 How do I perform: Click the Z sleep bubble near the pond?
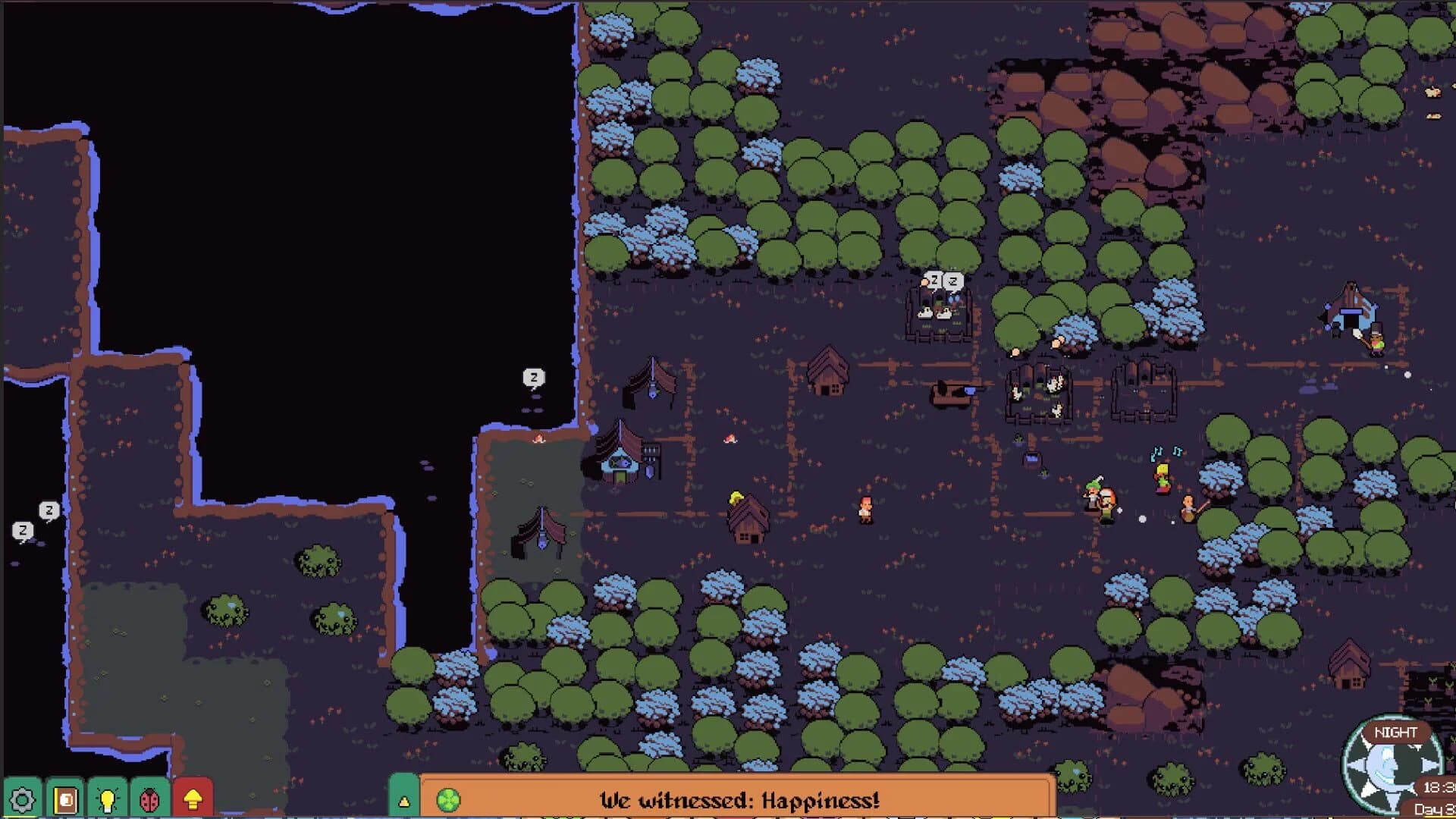point(535,375)
